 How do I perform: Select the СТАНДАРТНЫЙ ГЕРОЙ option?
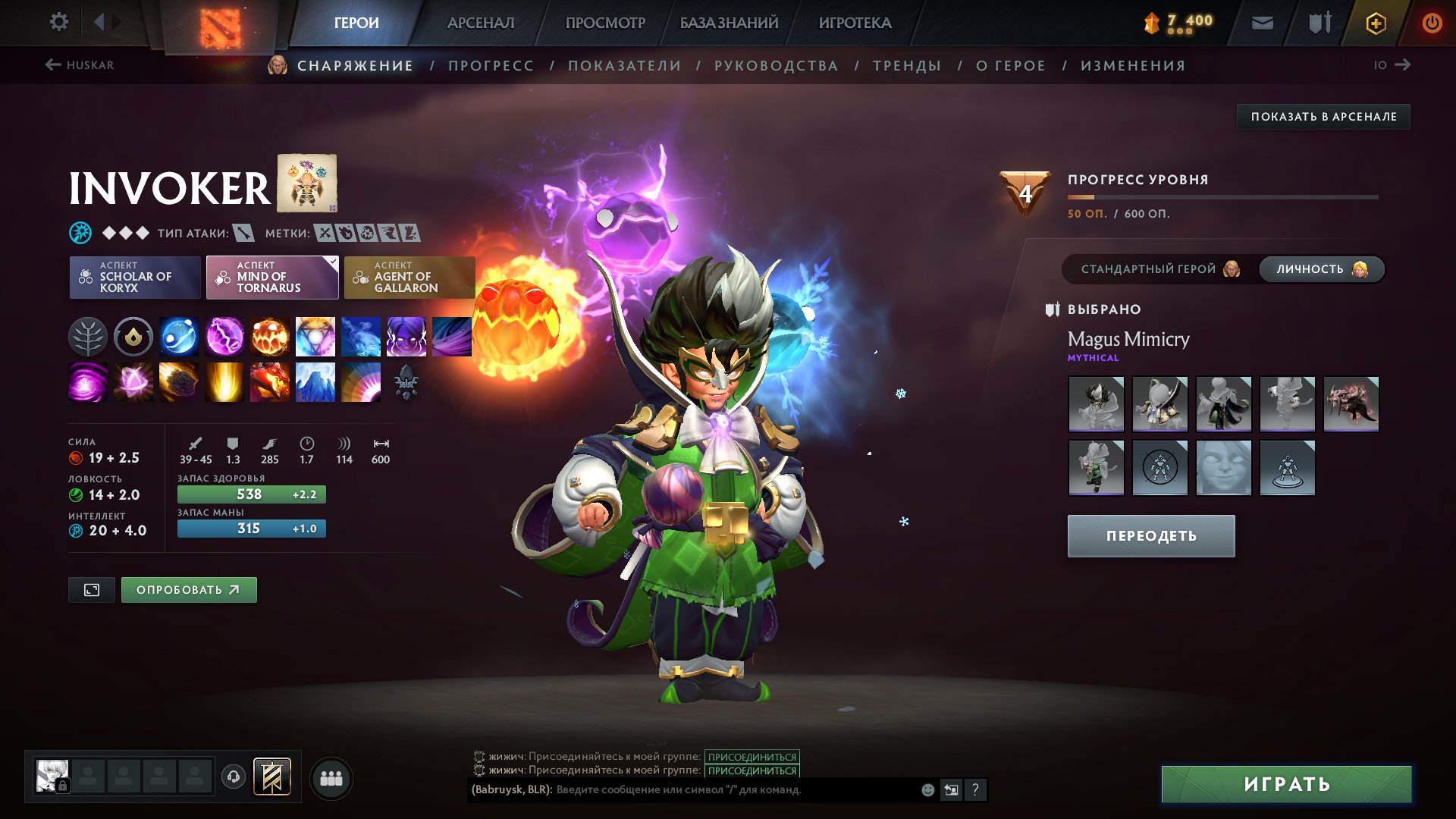[x=1149, y=269]
